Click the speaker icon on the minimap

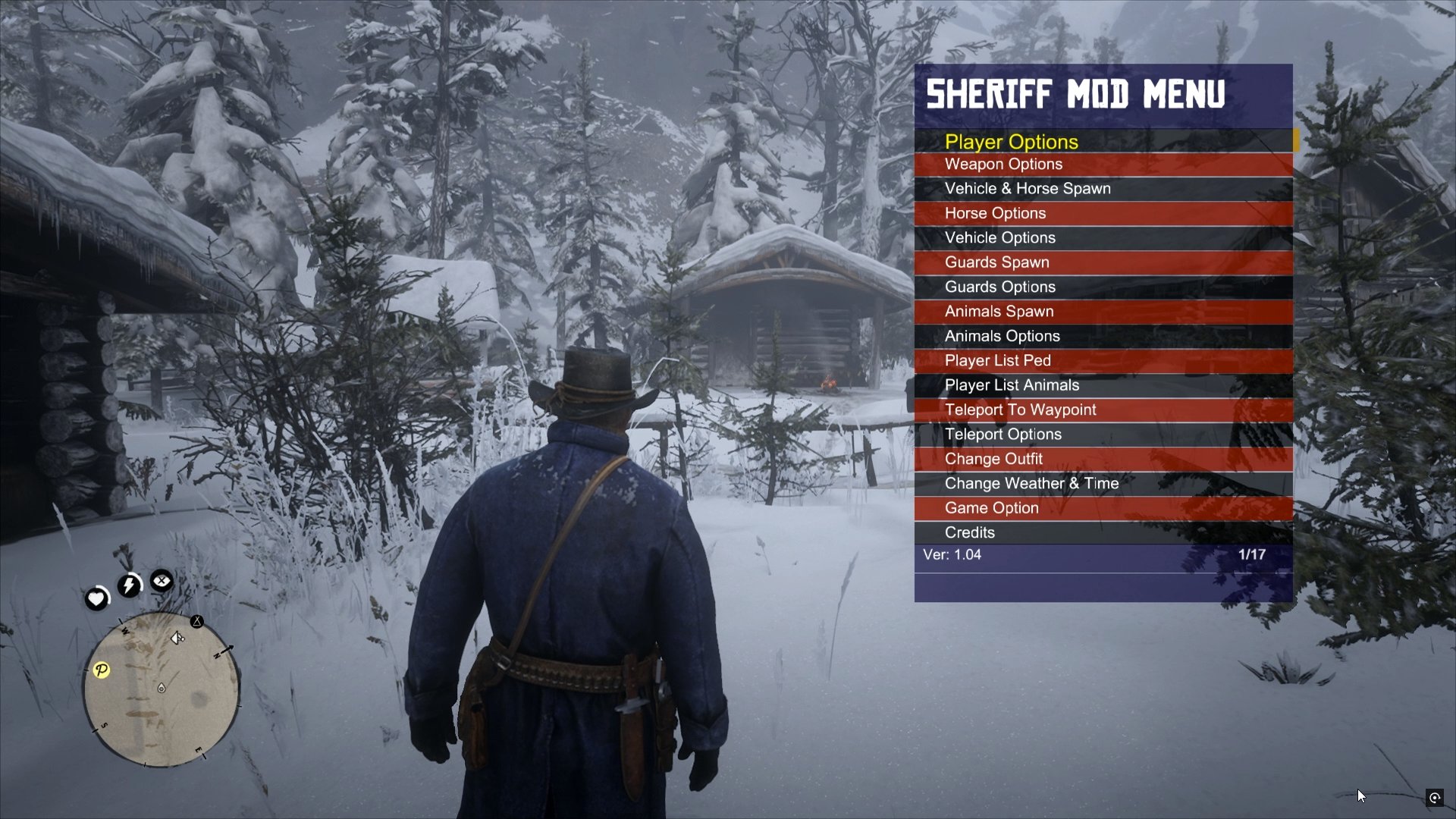coord(177,638)
